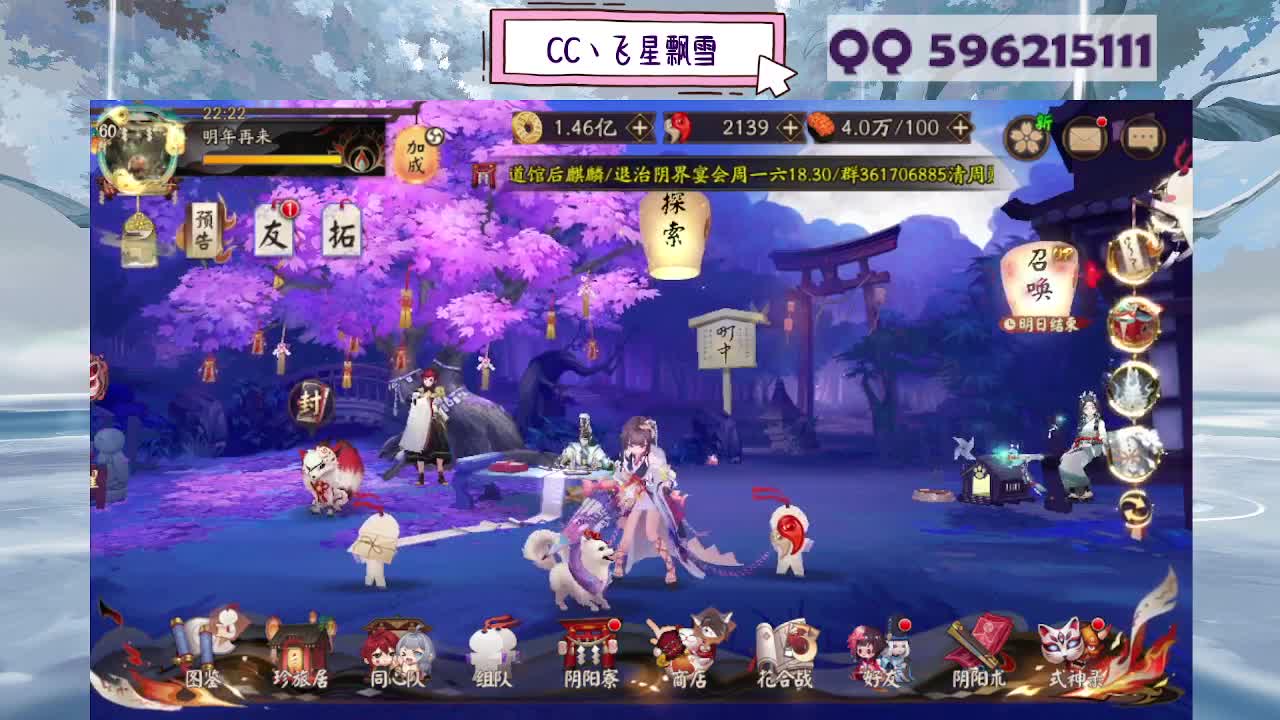Open the 式神录 shikigami record

click(1072, 659)
